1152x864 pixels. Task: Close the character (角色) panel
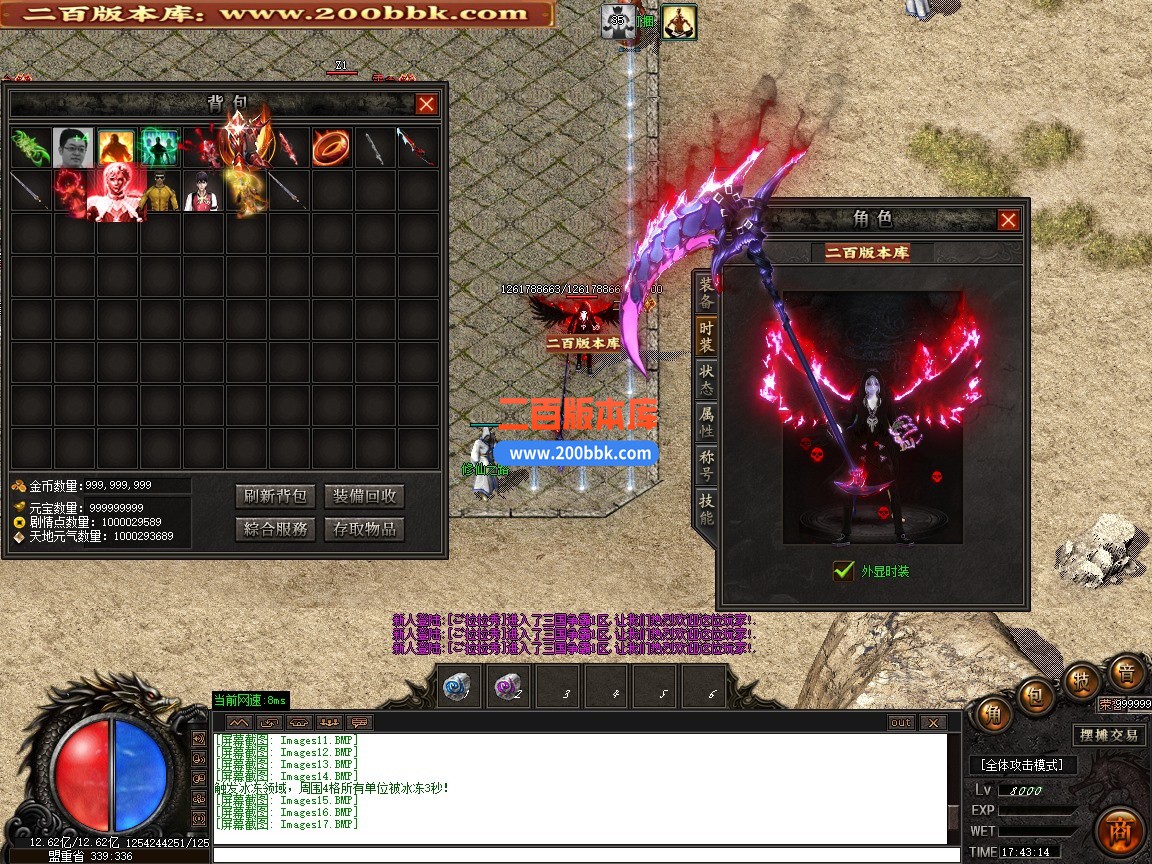tap(1008, 220)
